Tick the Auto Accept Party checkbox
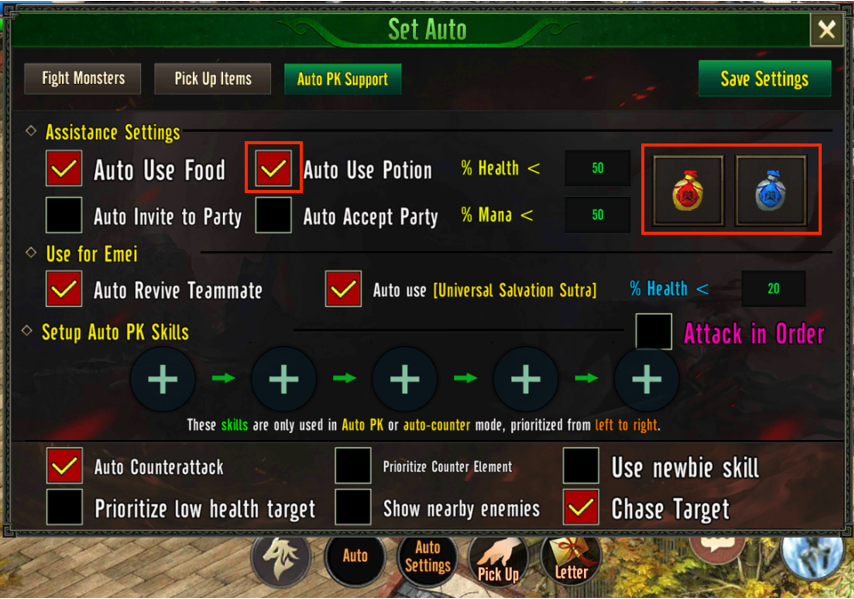This screenshot has width=854, height=599. tap(273, 215)
